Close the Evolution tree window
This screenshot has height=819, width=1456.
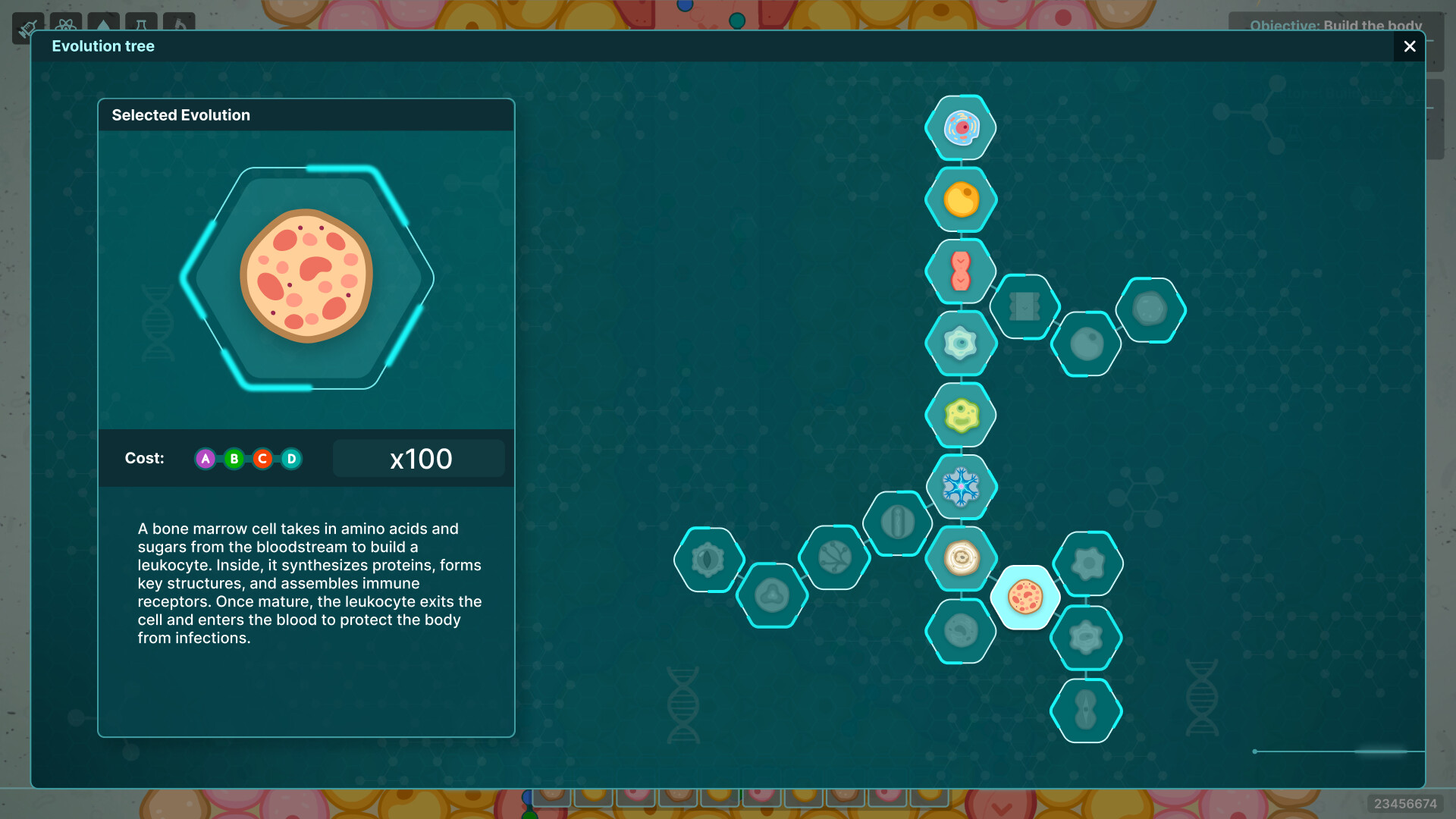[1409, 46]
